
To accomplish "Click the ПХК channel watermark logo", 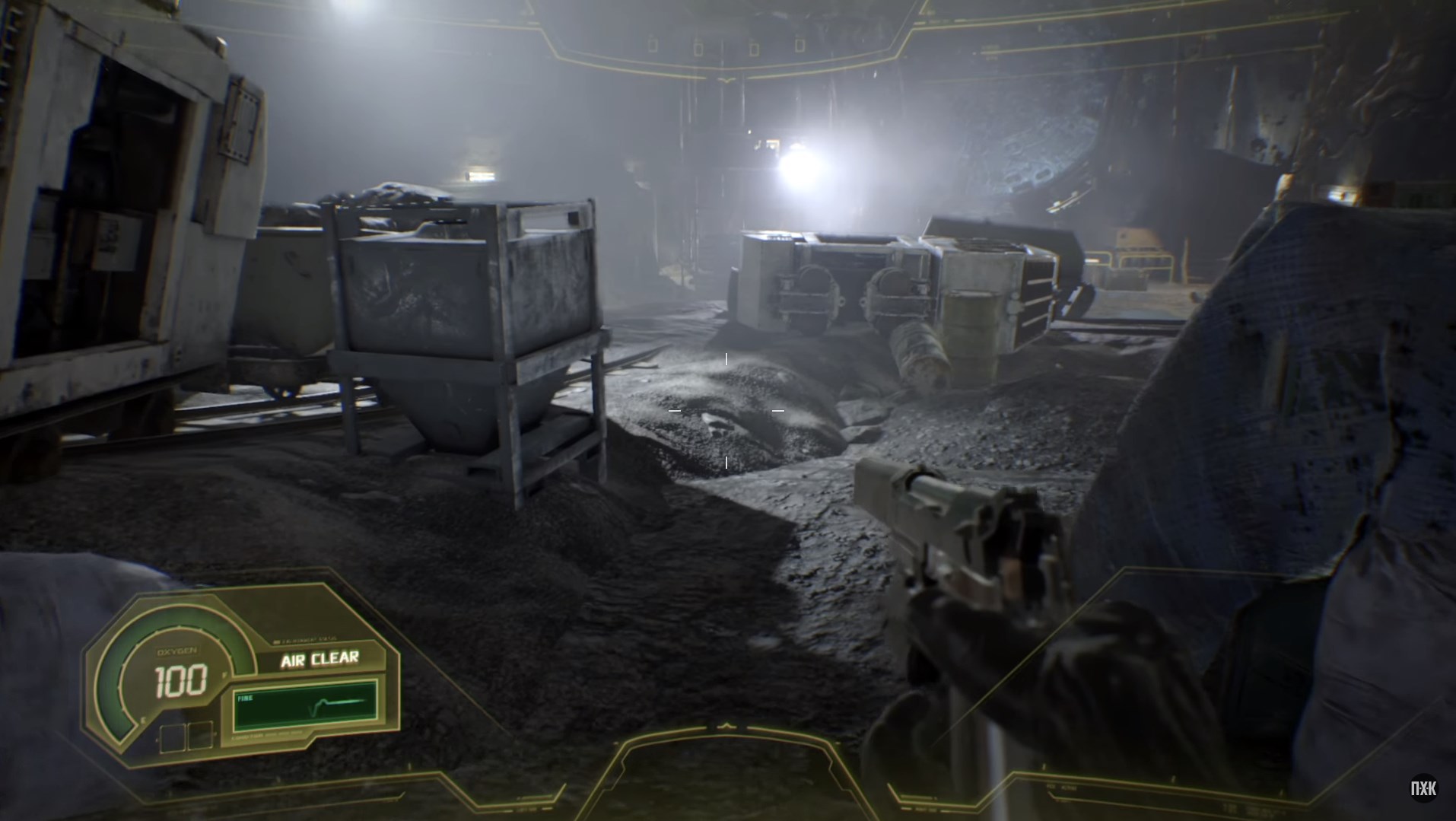I will pos(1423,789).
